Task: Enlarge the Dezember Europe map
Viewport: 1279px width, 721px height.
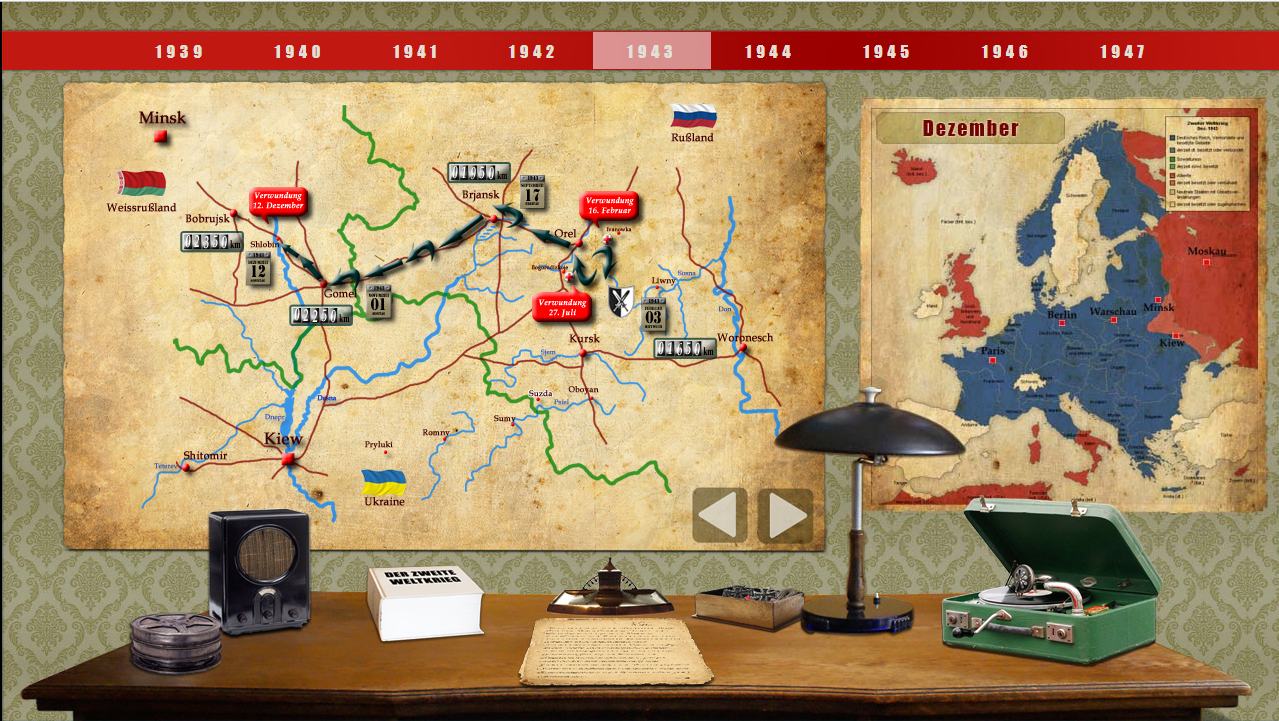Action: 1063,305
